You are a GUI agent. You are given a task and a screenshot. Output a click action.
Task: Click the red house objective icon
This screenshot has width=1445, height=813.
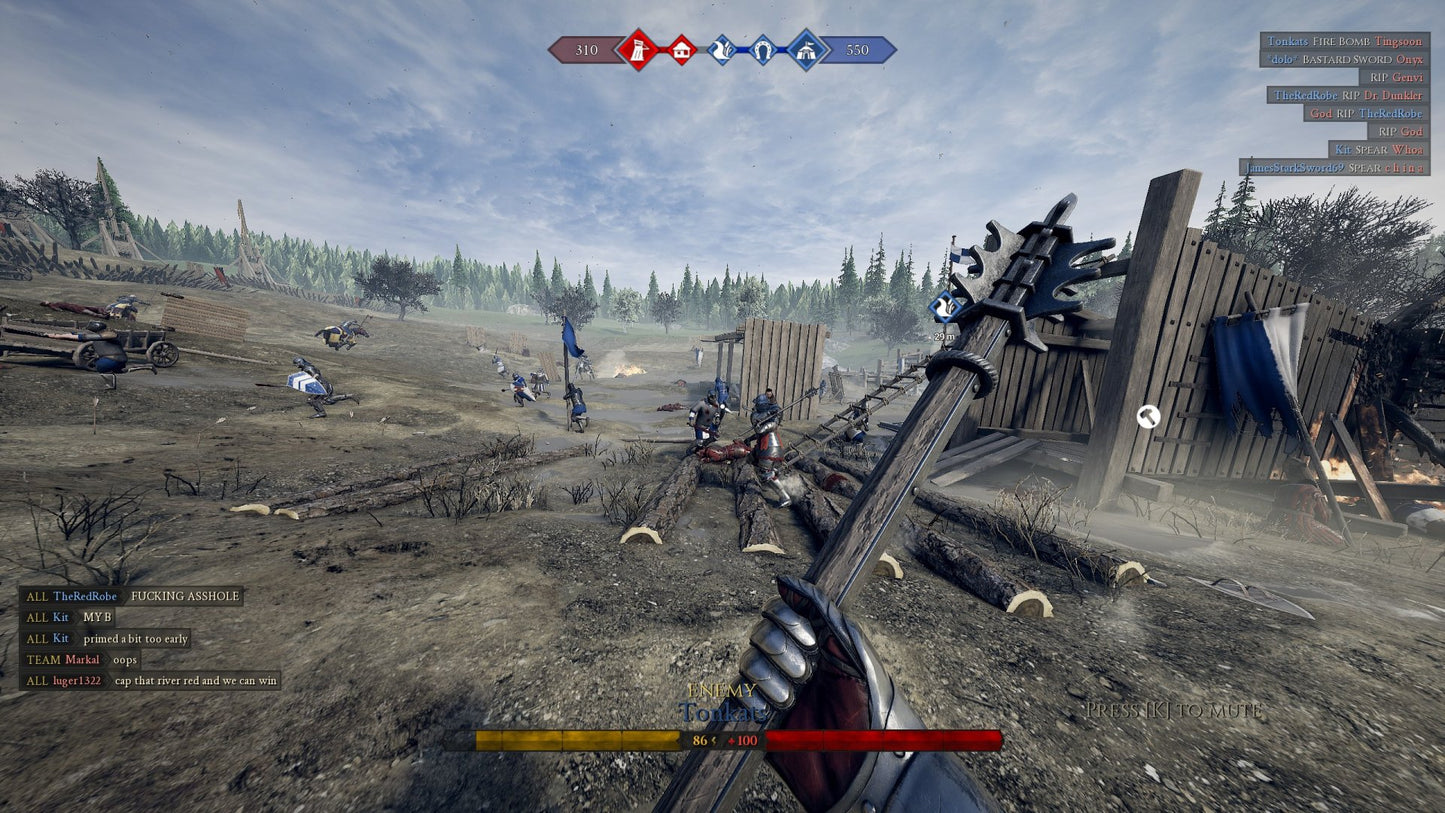click(x=680, y=50)
